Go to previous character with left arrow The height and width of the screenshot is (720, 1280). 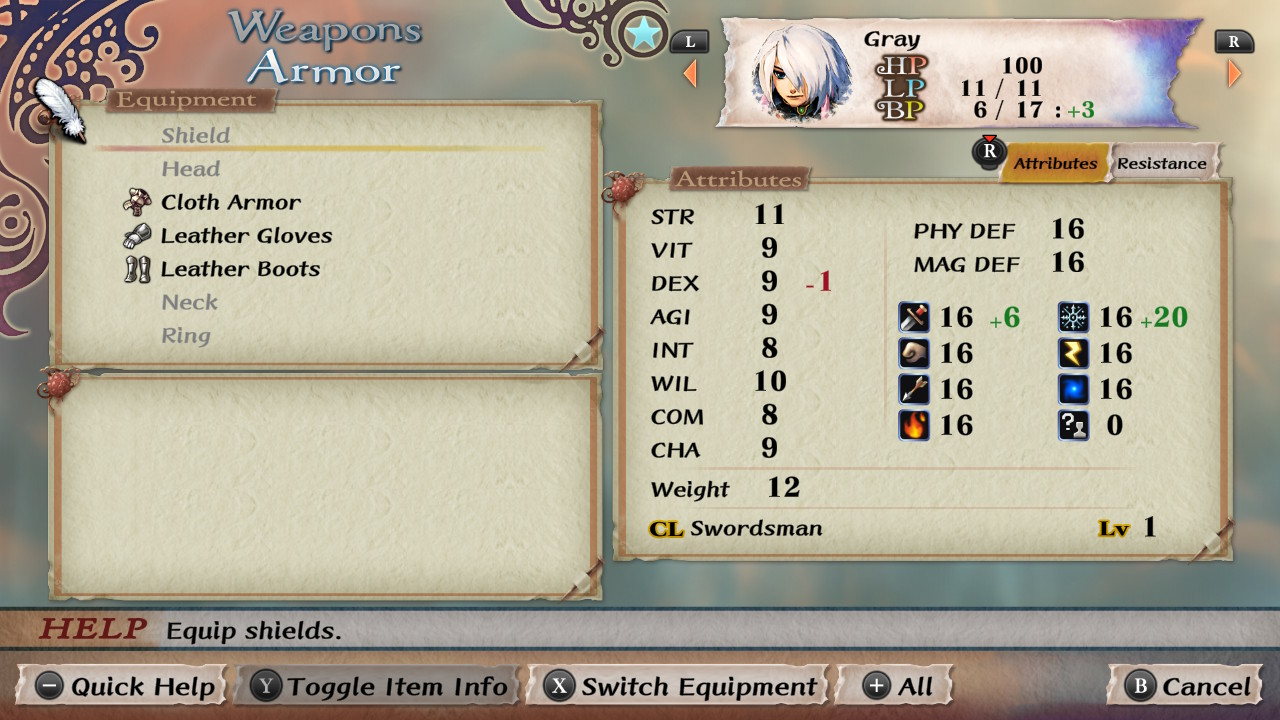click(x=690, y=73)
